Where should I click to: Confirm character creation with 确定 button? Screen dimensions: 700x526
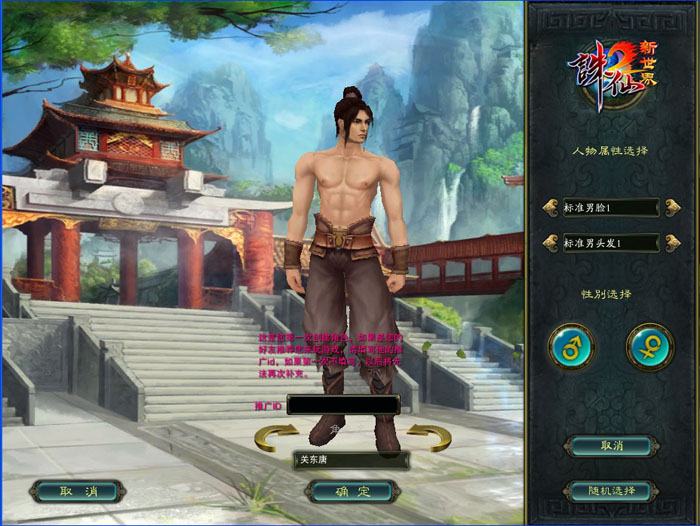click(x=351, y=491)
